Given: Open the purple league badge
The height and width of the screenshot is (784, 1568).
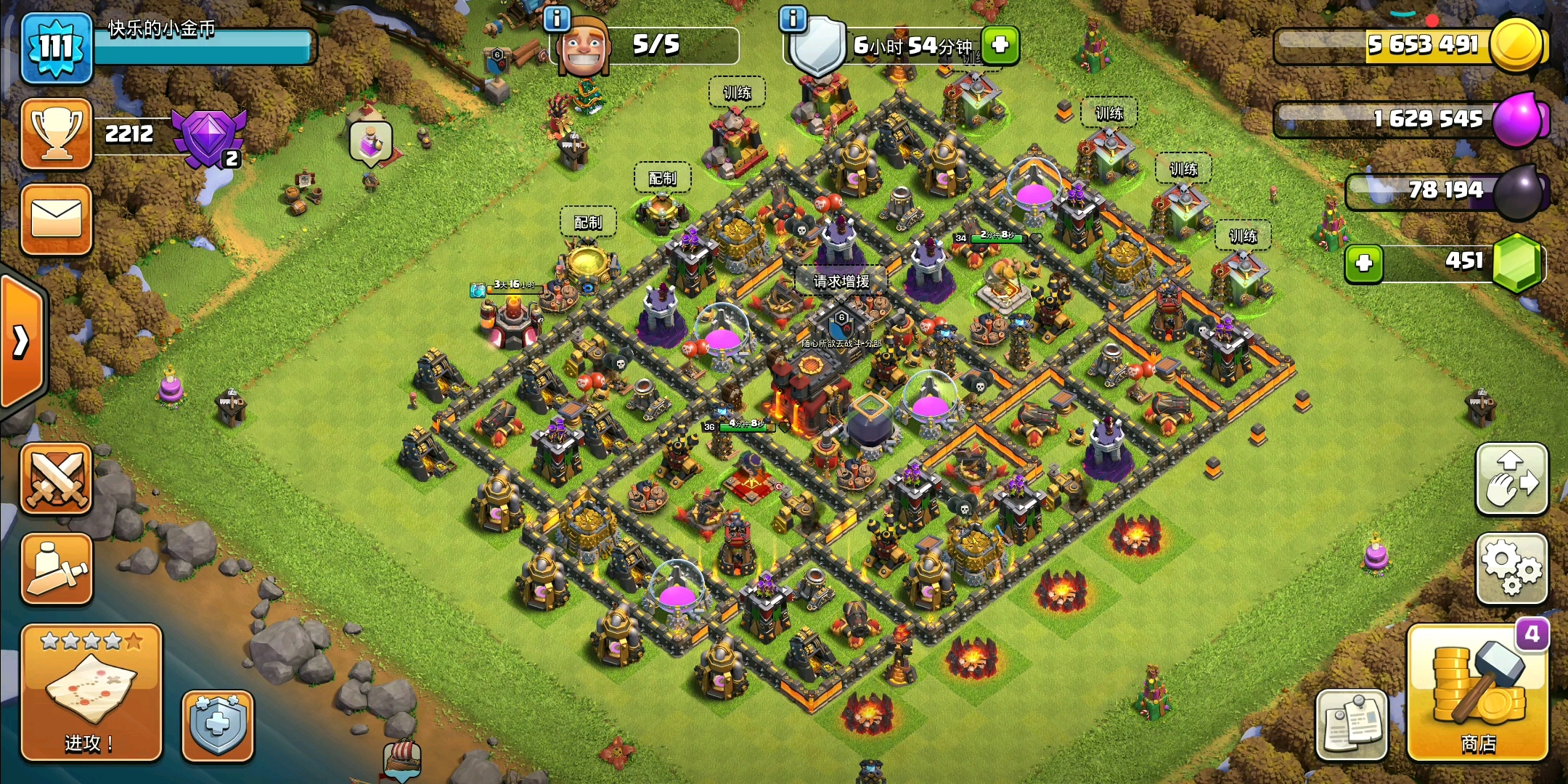Looking at the screenshot, I should 209,137.
